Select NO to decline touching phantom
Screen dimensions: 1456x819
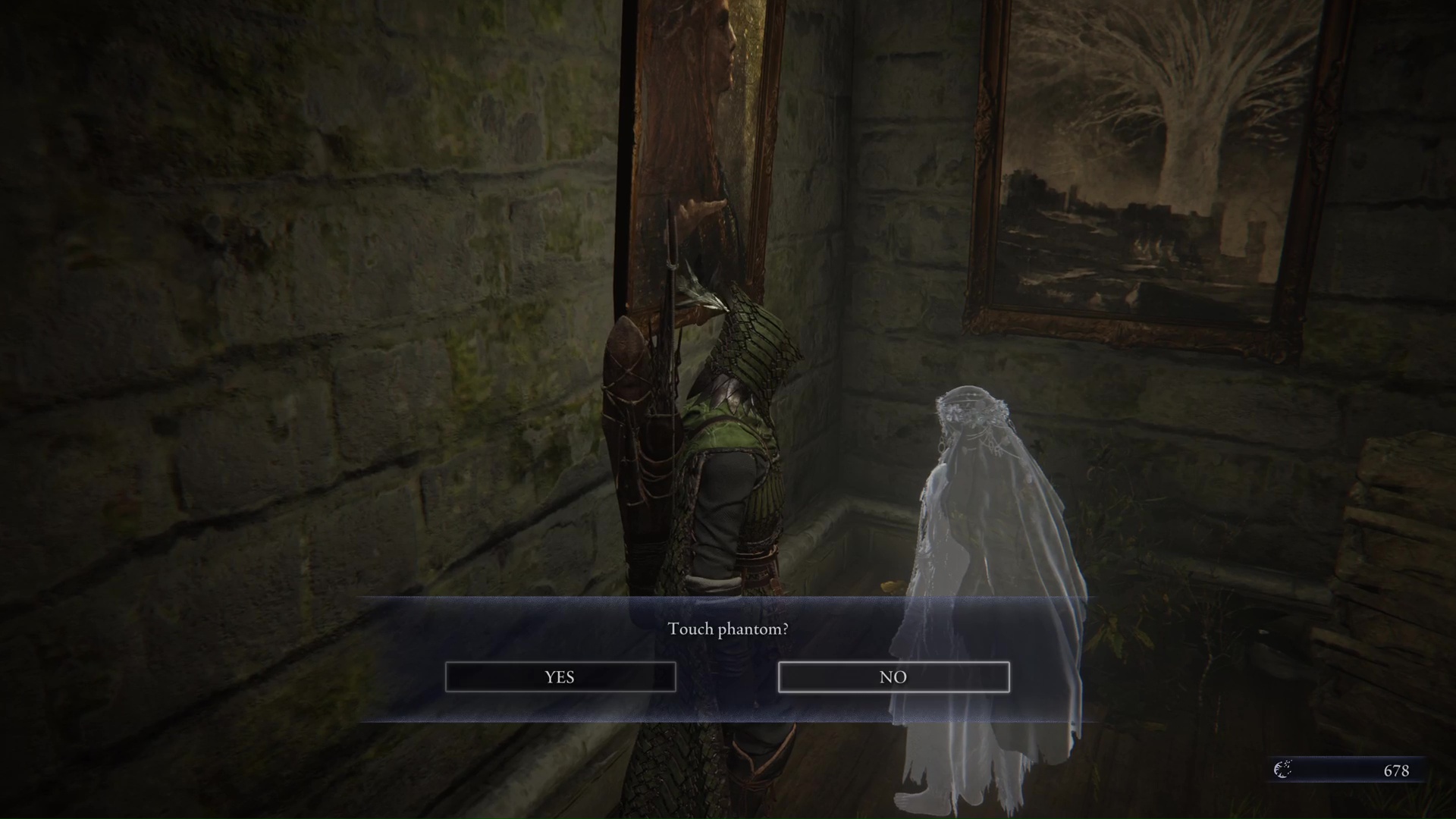[x=893, y=676]
